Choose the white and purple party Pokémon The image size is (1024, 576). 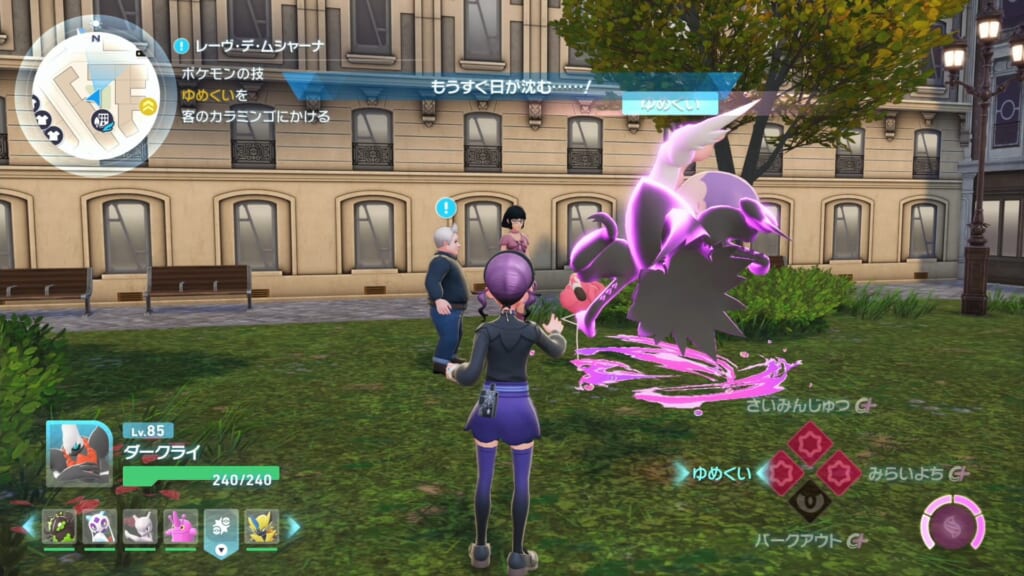(x=100, y=526)
